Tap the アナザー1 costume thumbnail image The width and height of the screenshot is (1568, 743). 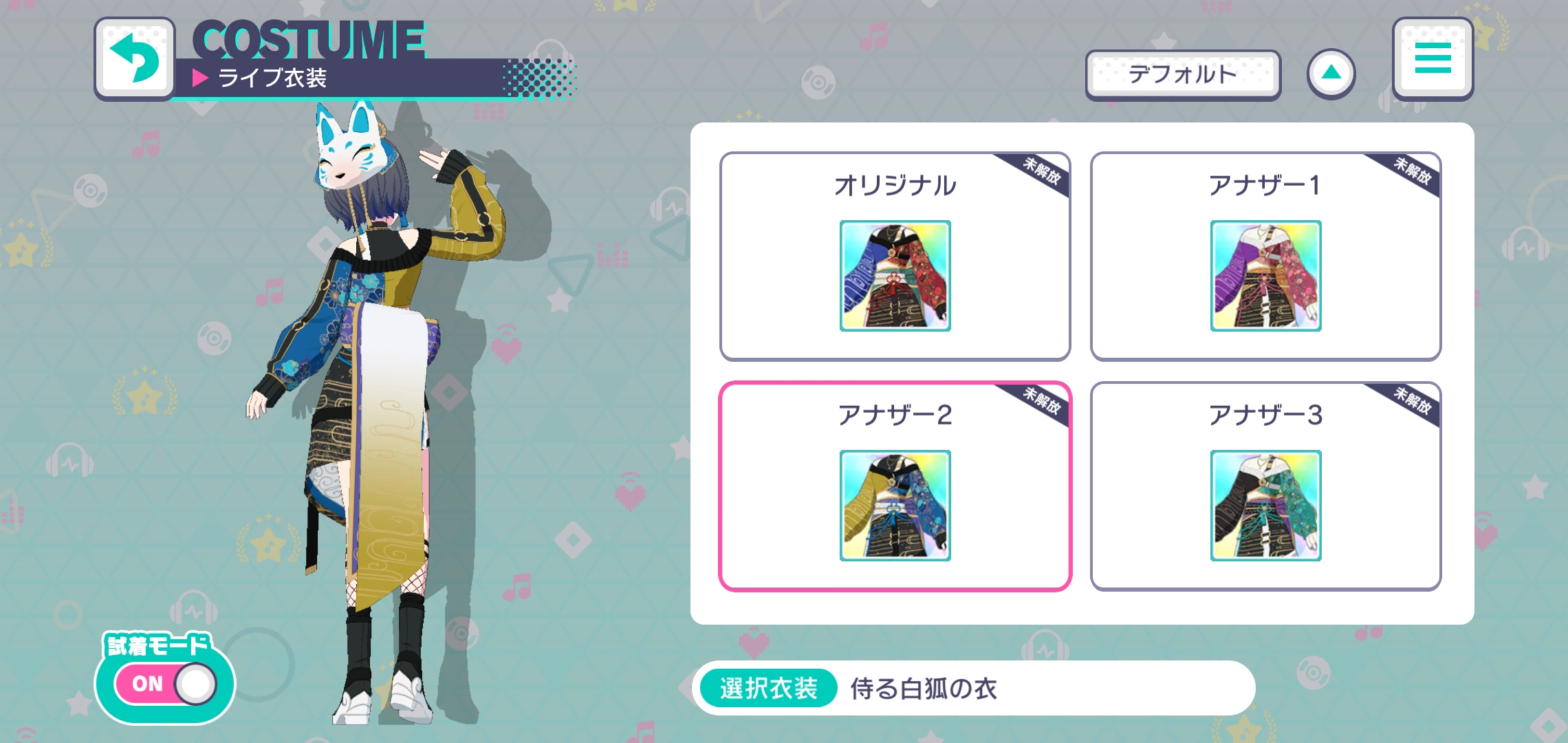(x=1265, y=277)
